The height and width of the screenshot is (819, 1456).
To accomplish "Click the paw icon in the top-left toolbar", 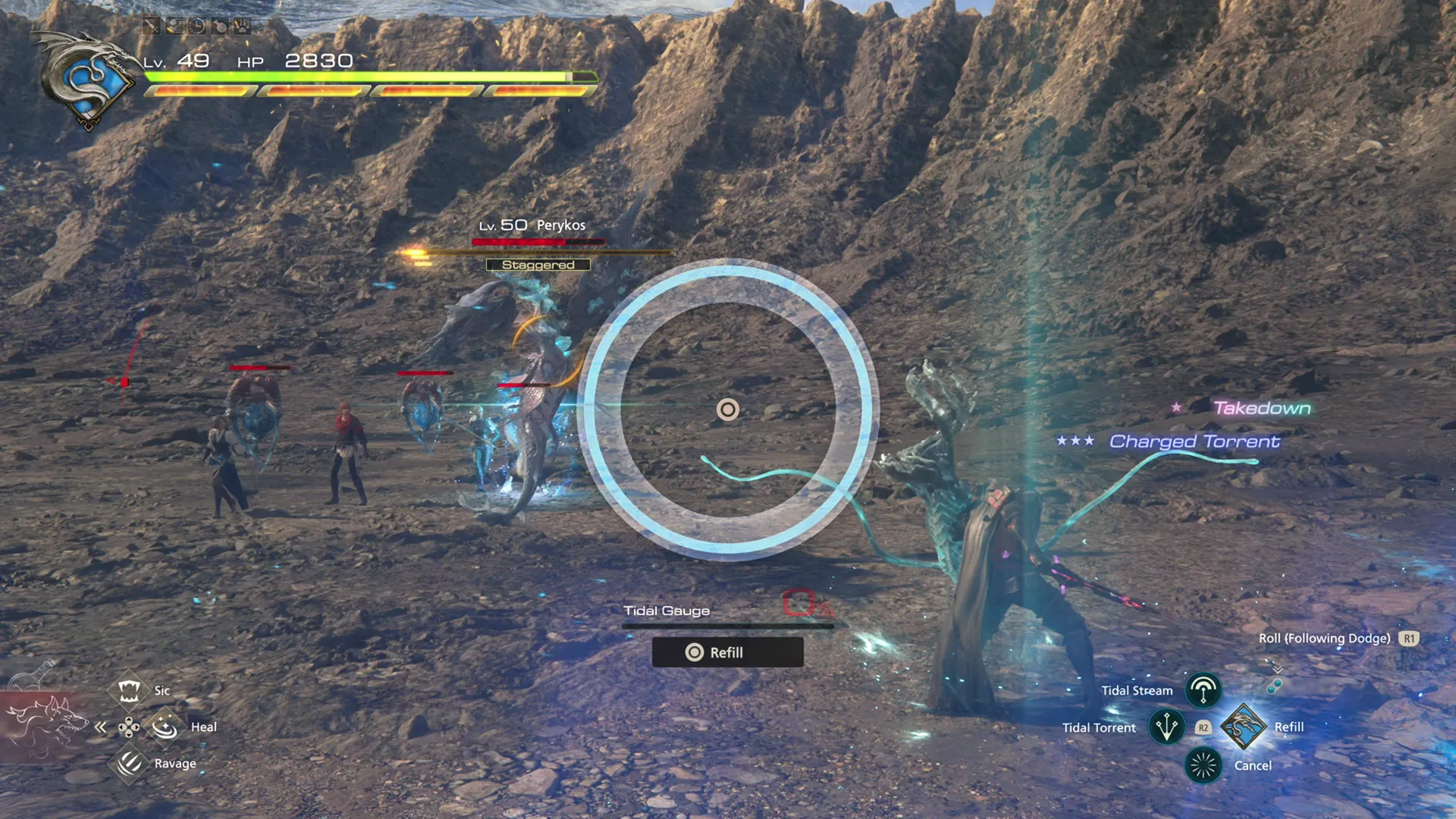I will pos(243,25).
